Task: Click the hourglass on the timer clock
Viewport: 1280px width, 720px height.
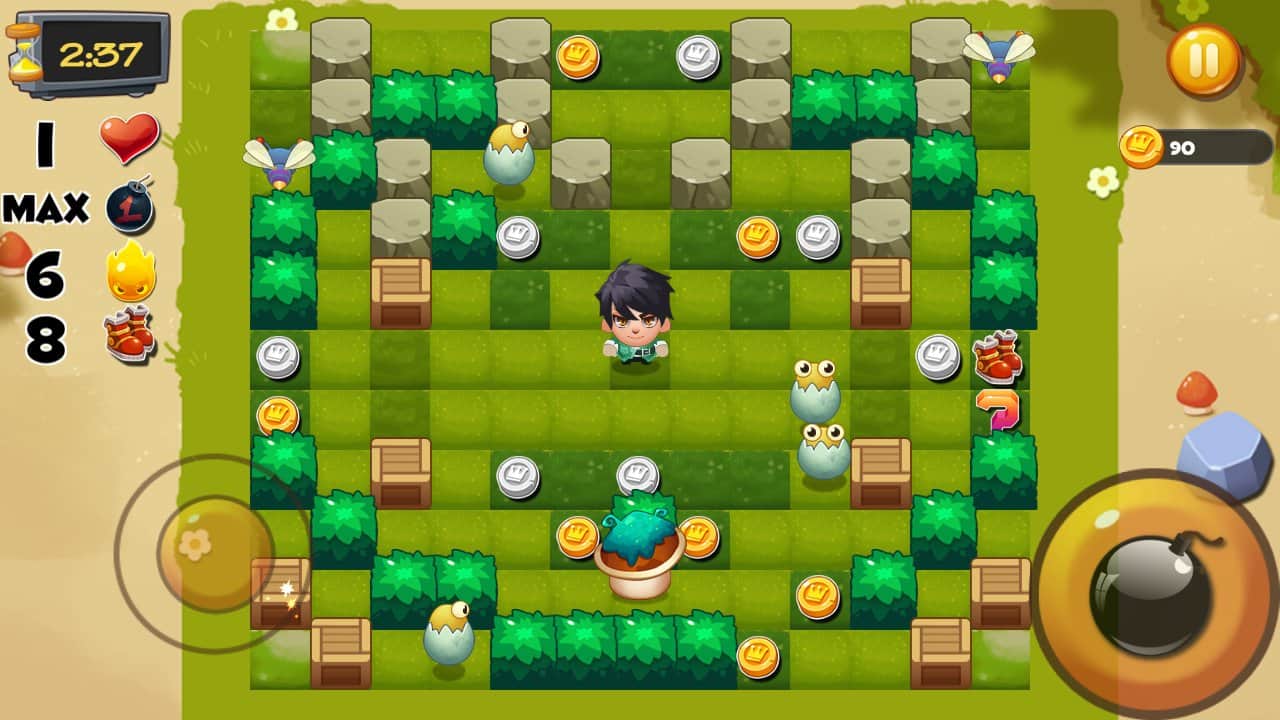Action: click(26, 50)
